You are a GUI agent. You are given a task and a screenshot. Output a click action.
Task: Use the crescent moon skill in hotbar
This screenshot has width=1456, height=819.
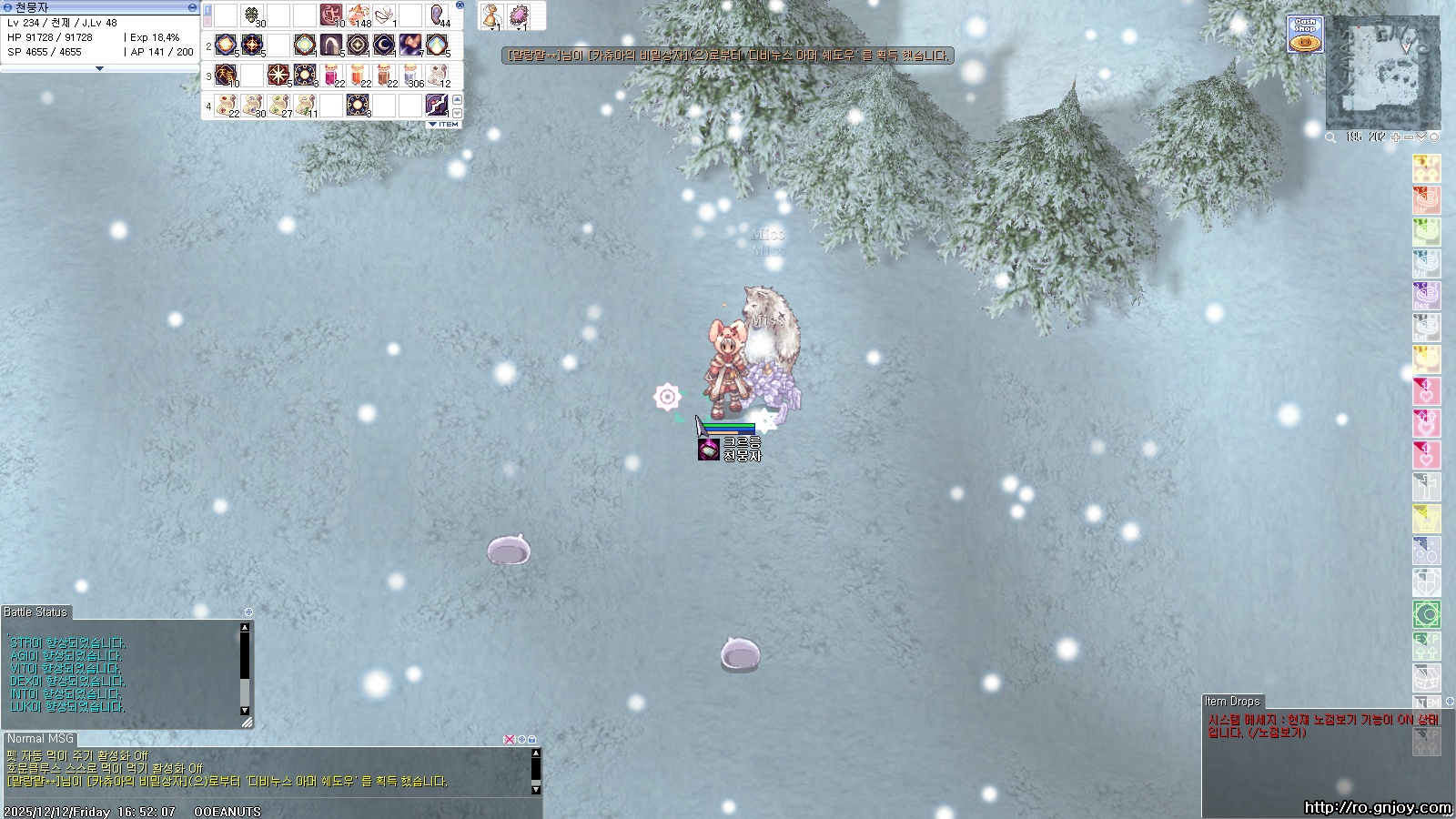(x=384, y=44)
